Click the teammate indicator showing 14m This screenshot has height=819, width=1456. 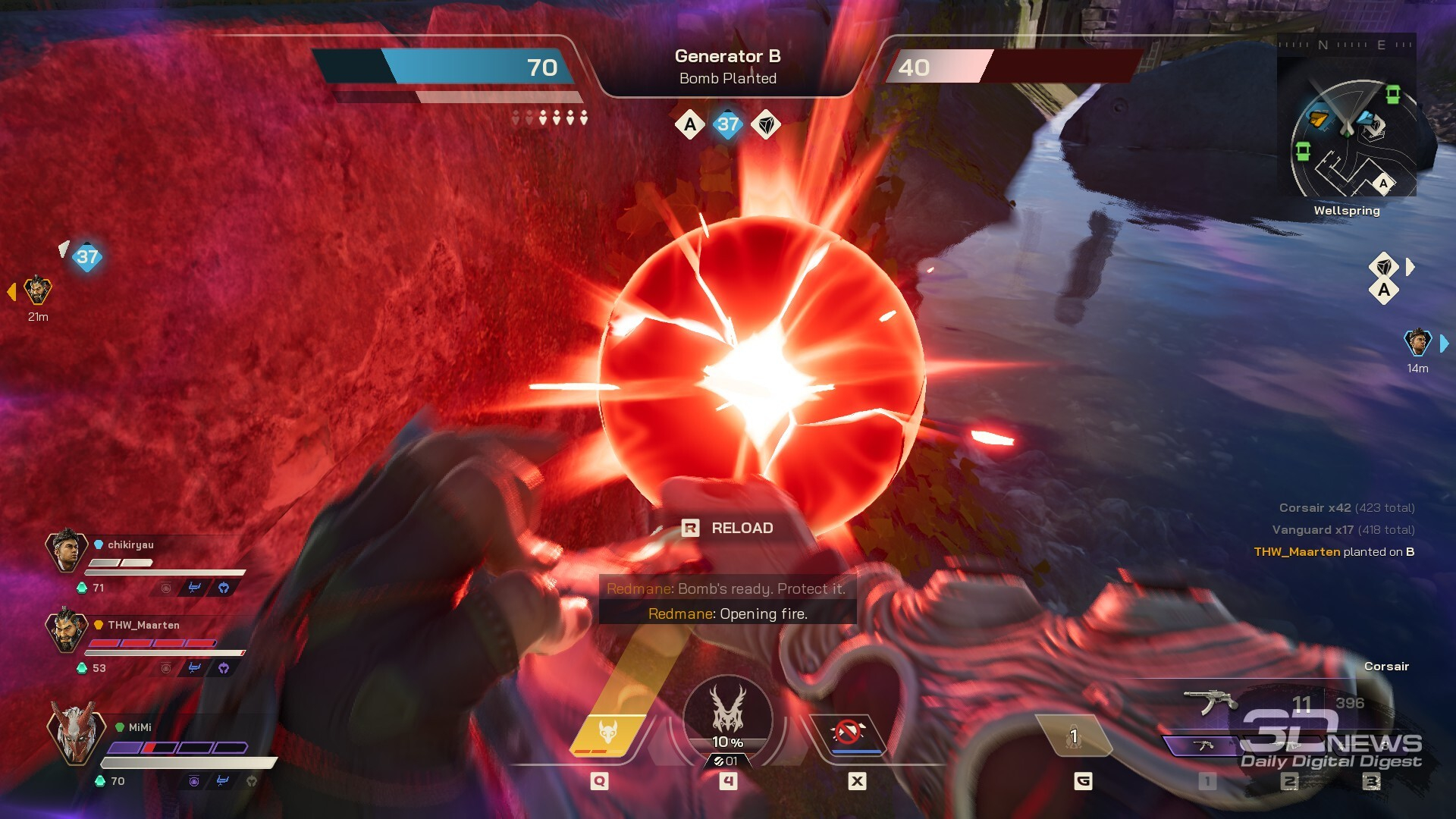(x=1417, y=344)
